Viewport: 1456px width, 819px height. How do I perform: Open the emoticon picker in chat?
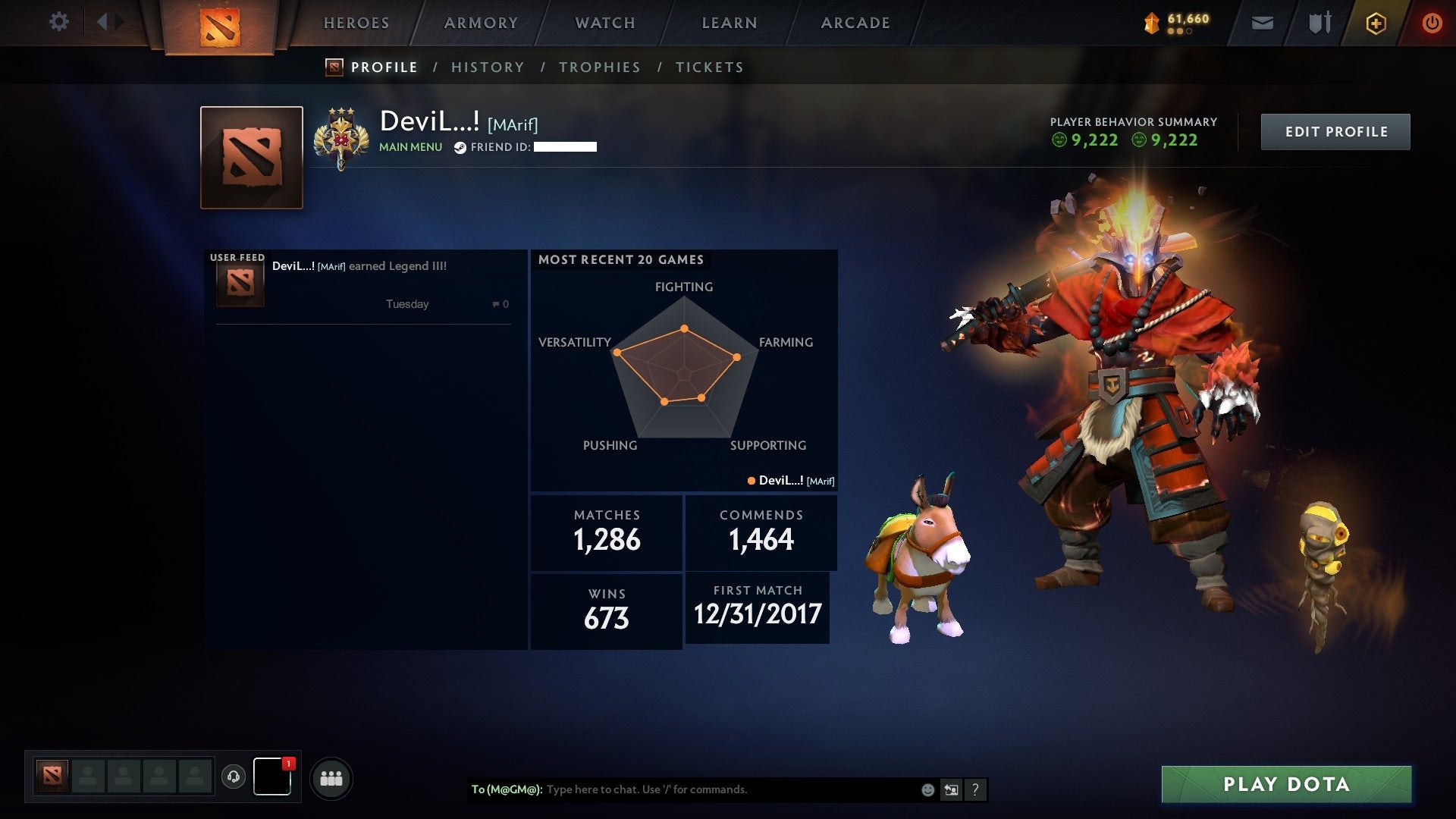927,790
